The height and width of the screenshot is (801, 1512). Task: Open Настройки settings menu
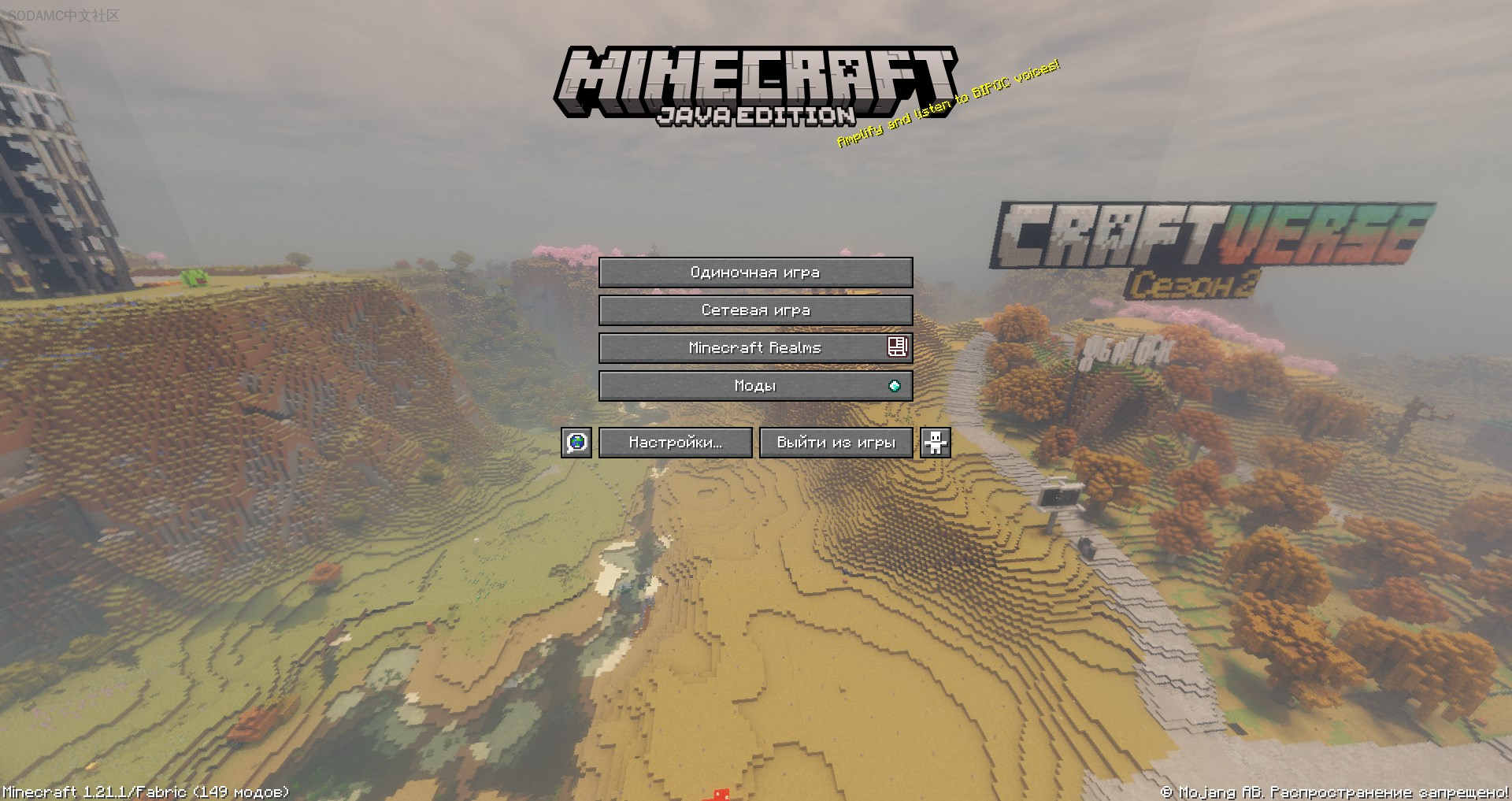click(676, 443)
